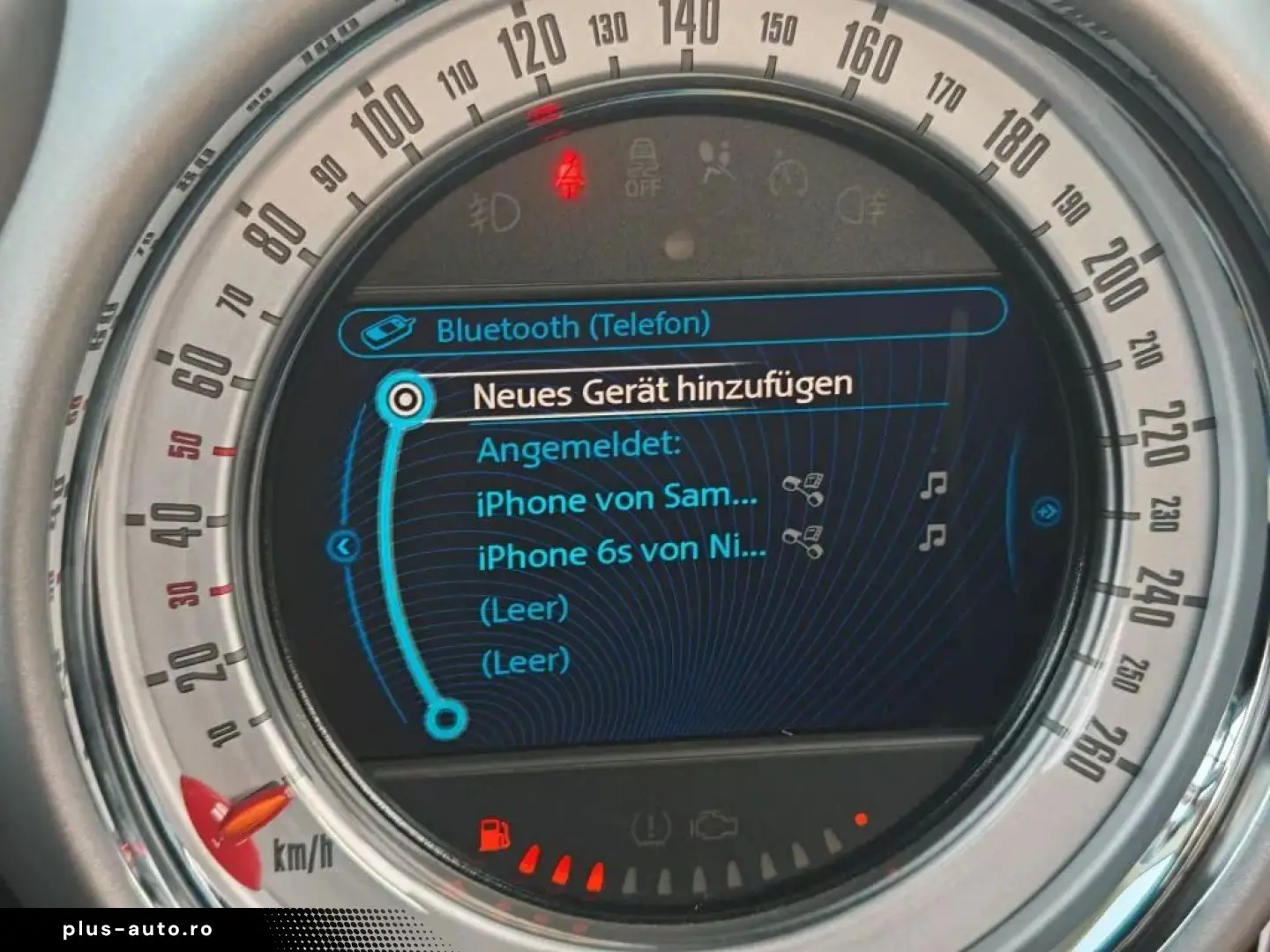Click the red low fuel pump icon

click(494, 832)
